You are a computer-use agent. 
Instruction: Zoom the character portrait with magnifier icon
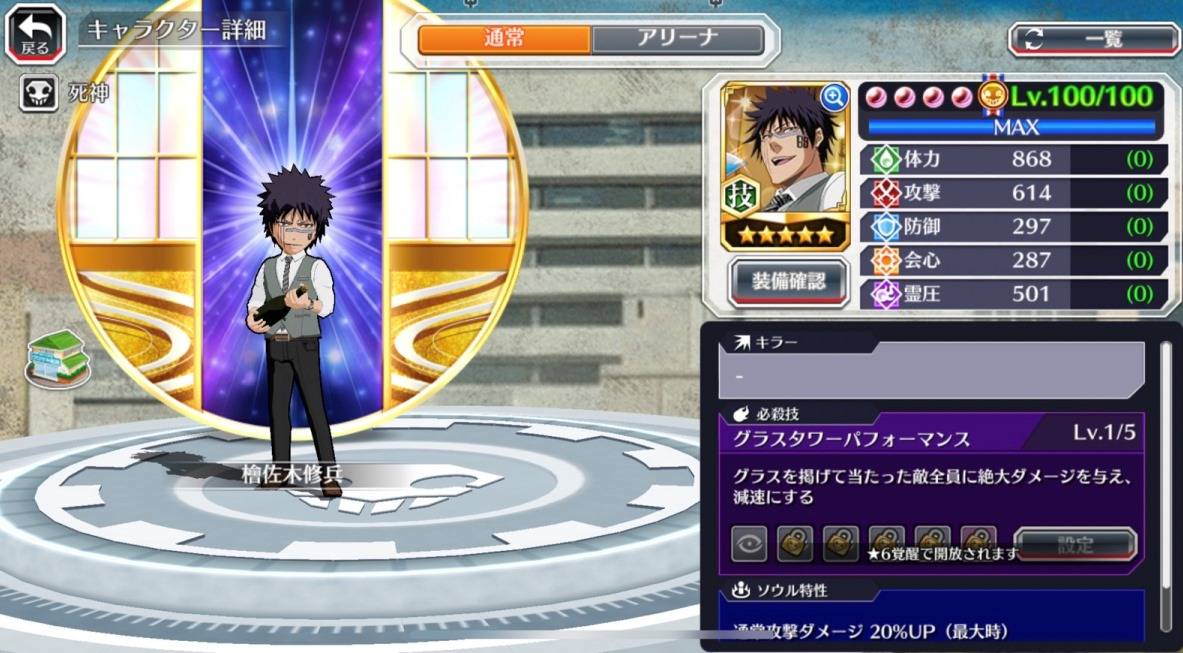[833, 97]
